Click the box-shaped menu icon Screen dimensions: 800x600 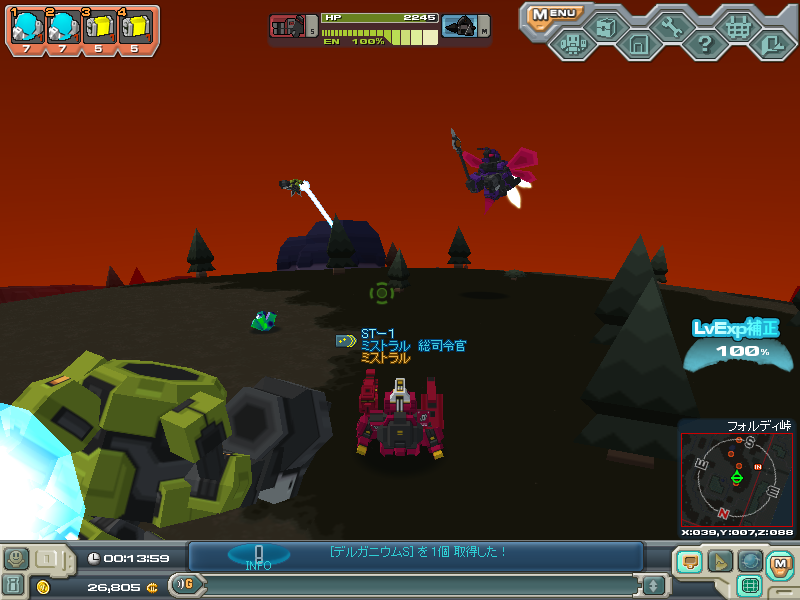[605, 27]
